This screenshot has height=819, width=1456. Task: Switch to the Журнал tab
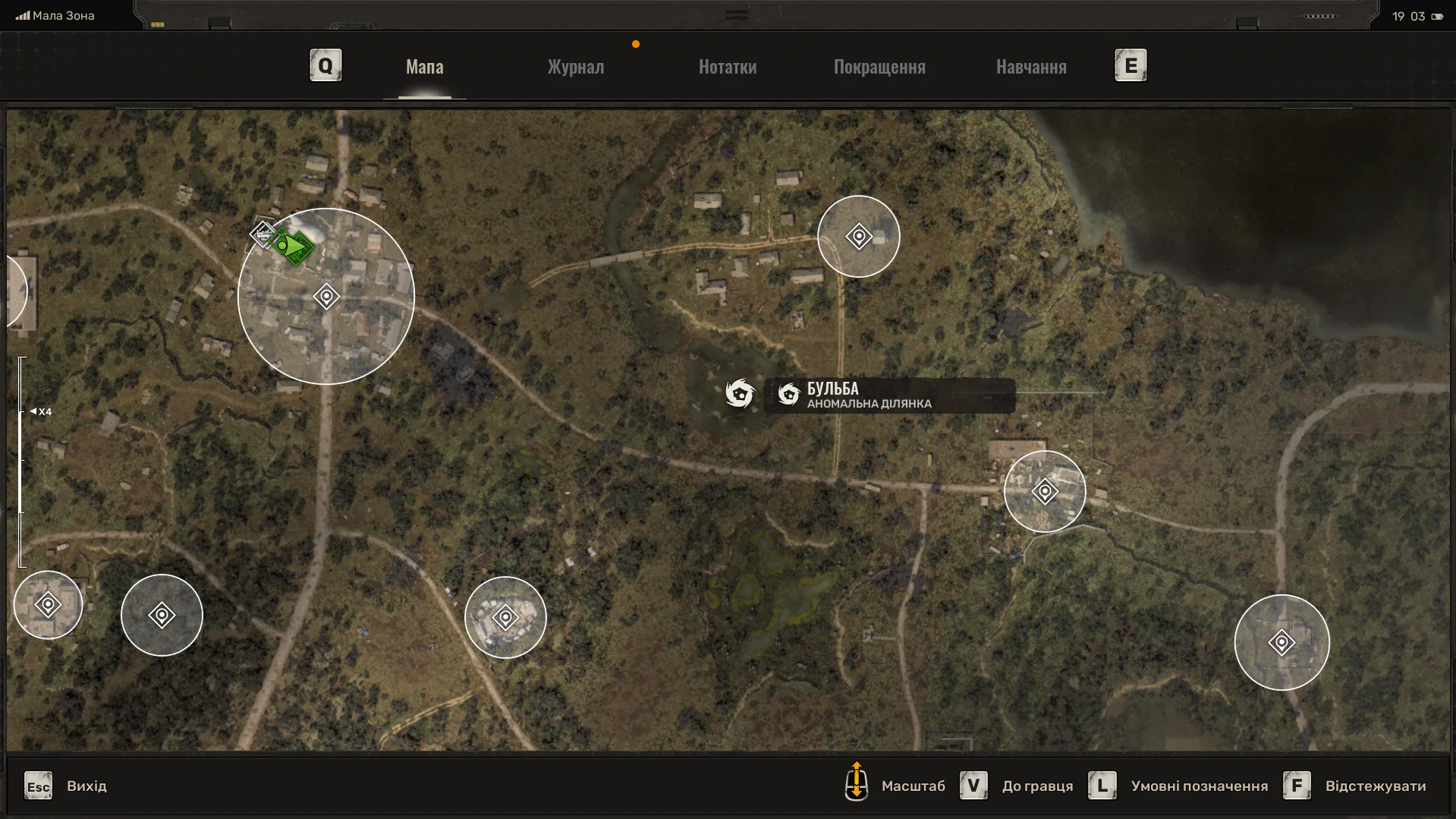(x=575, y=67)
